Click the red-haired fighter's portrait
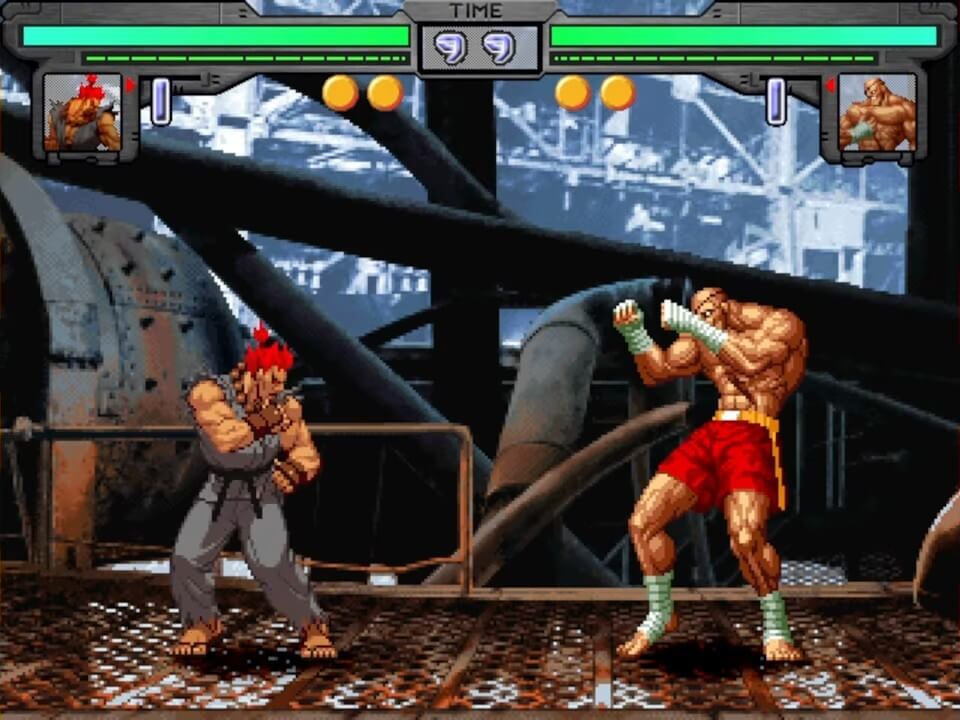 (x=82, y=113)
